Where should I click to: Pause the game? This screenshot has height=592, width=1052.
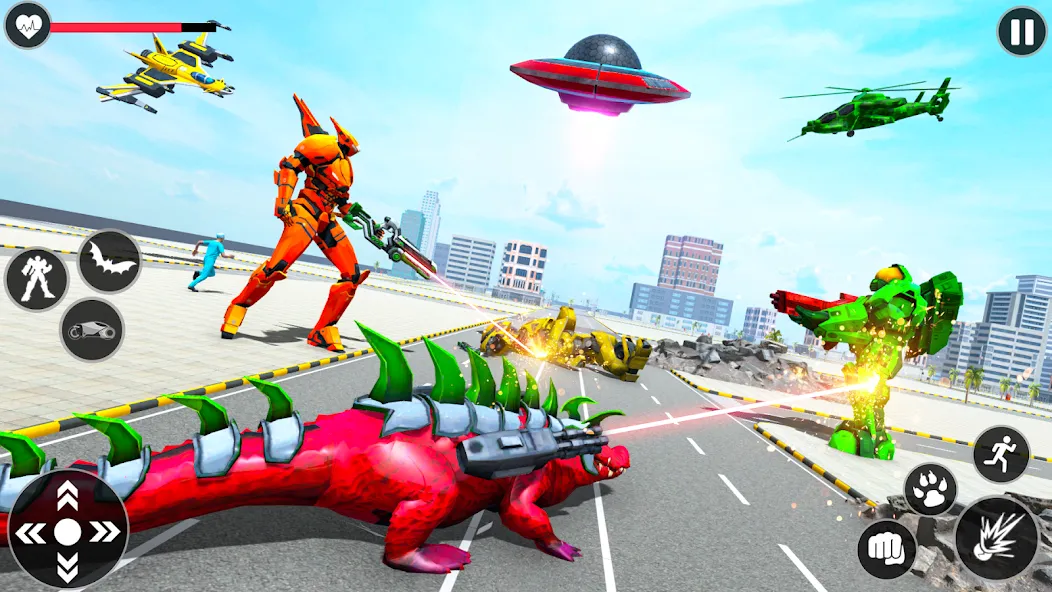tap(1022, 32)
